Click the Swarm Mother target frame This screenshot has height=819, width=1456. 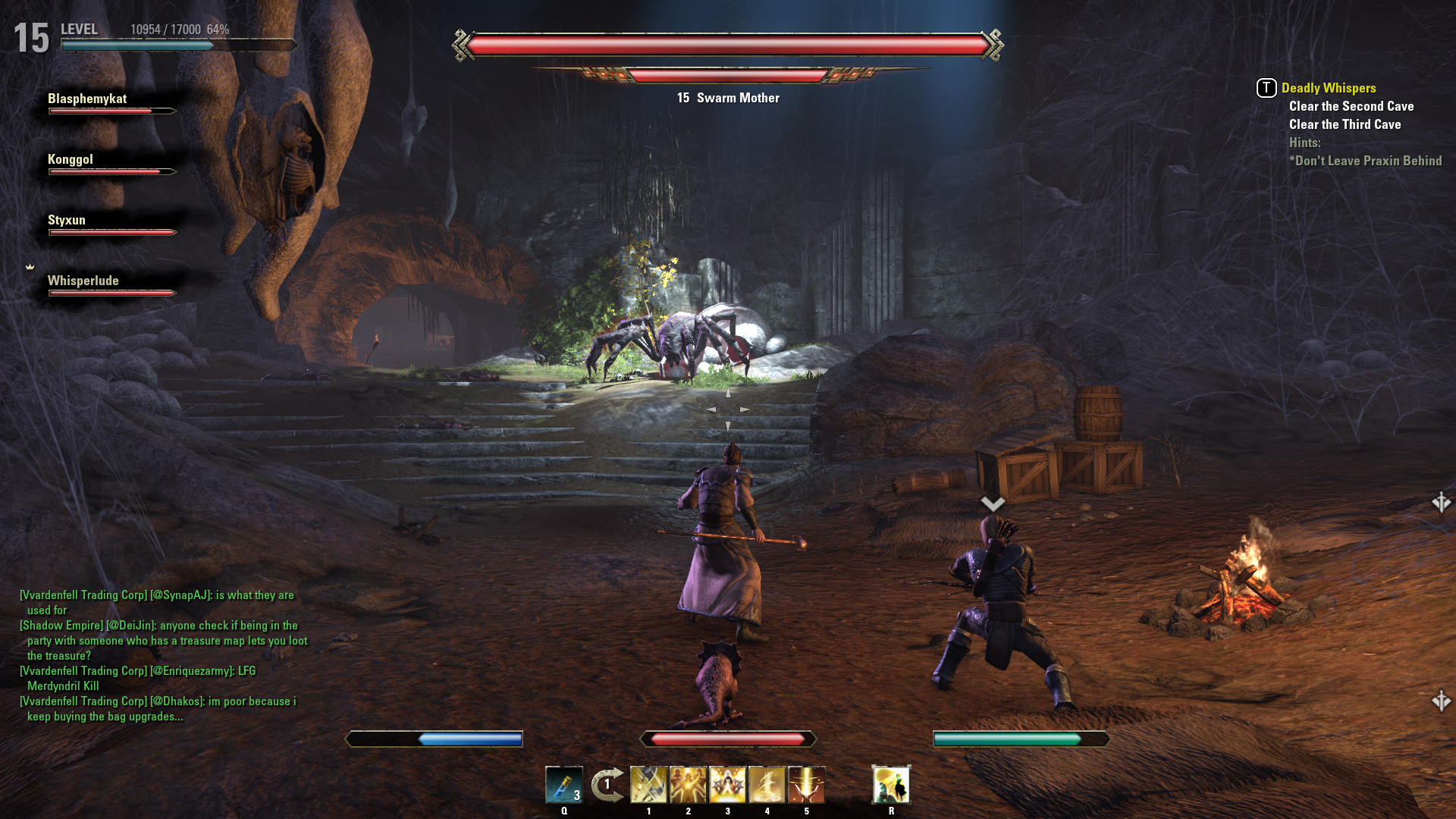coord(728,98)
